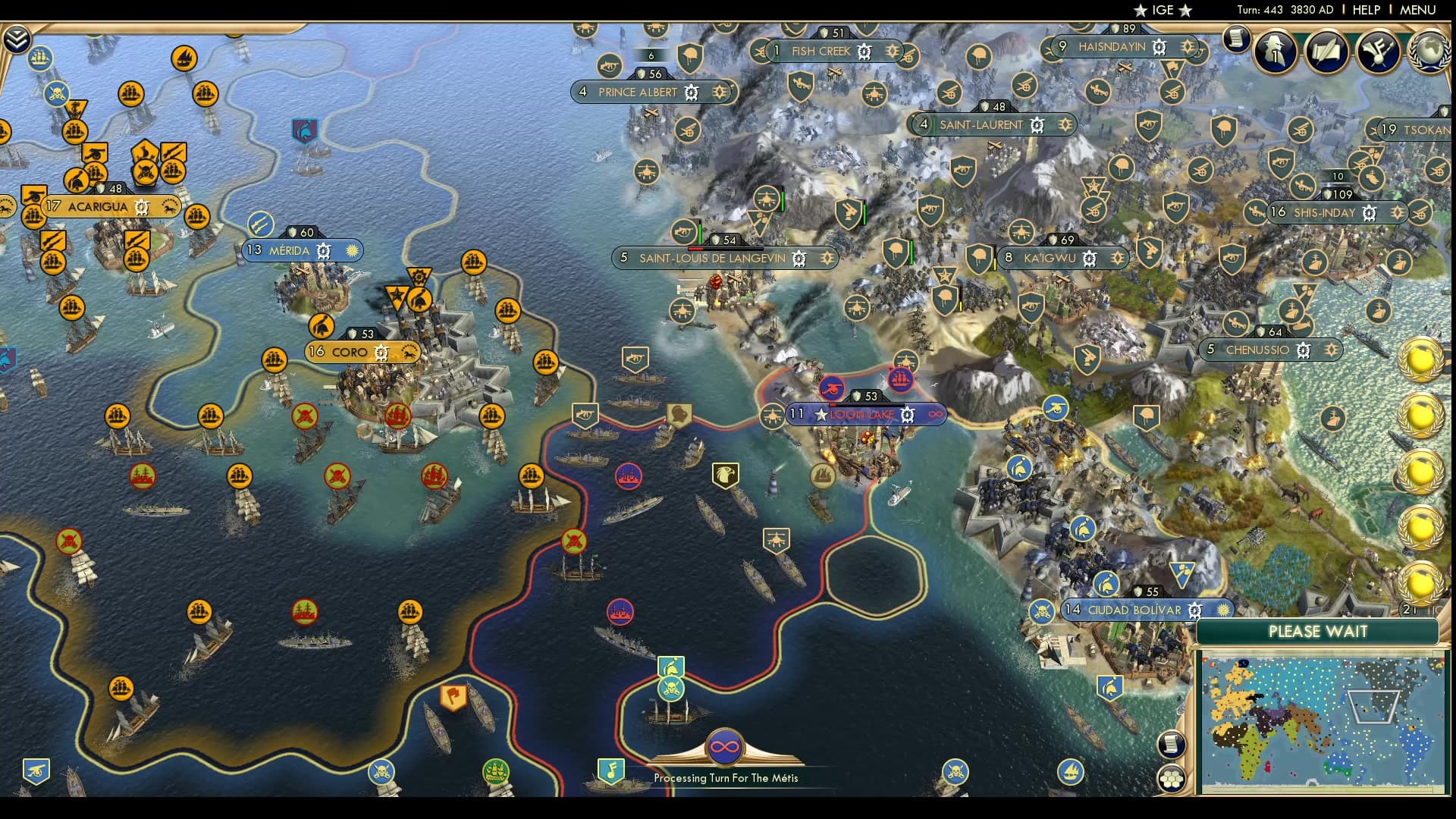The width and height of the screenshot is (1456, 819).
Task: Click the PLEASE WAIT turn button
Action: [x=1317, y=632]
